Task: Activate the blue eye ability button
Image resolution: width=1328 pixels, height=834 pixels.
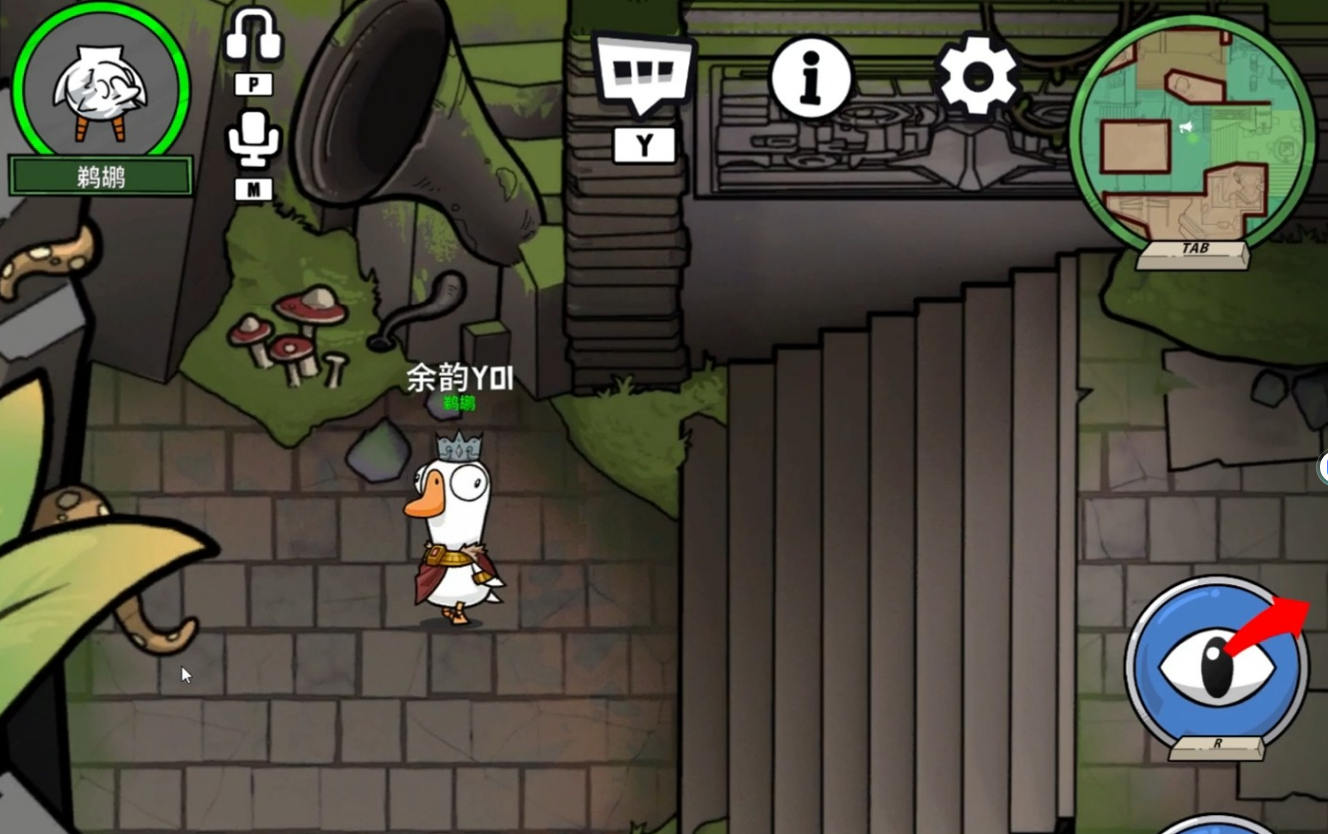Action: point(1216,666)
